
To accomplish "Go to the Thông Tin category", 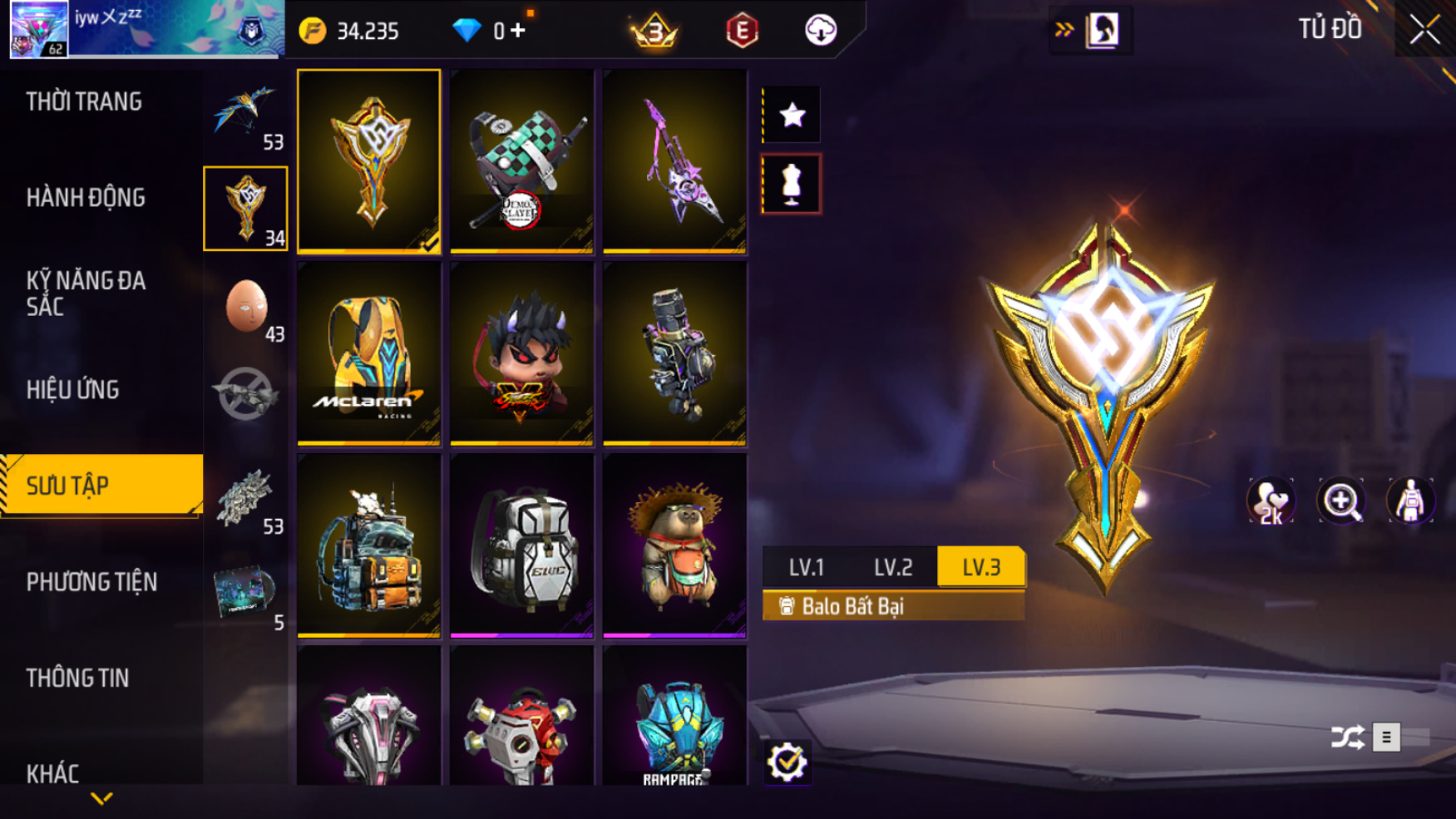I will tap(77, 678).
